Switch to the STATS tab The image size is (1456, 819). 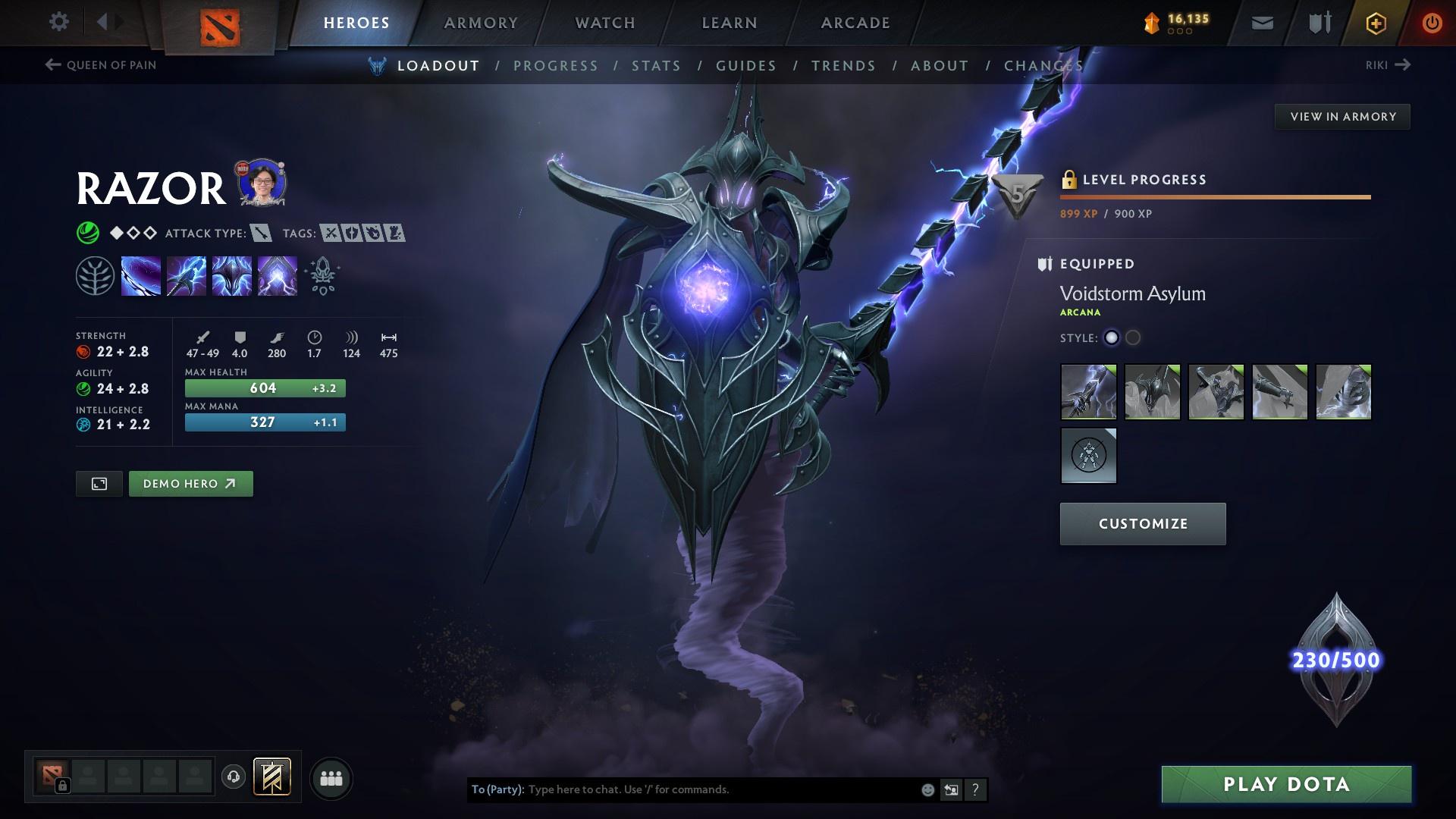pyautogui.click(x=656, y=66)
